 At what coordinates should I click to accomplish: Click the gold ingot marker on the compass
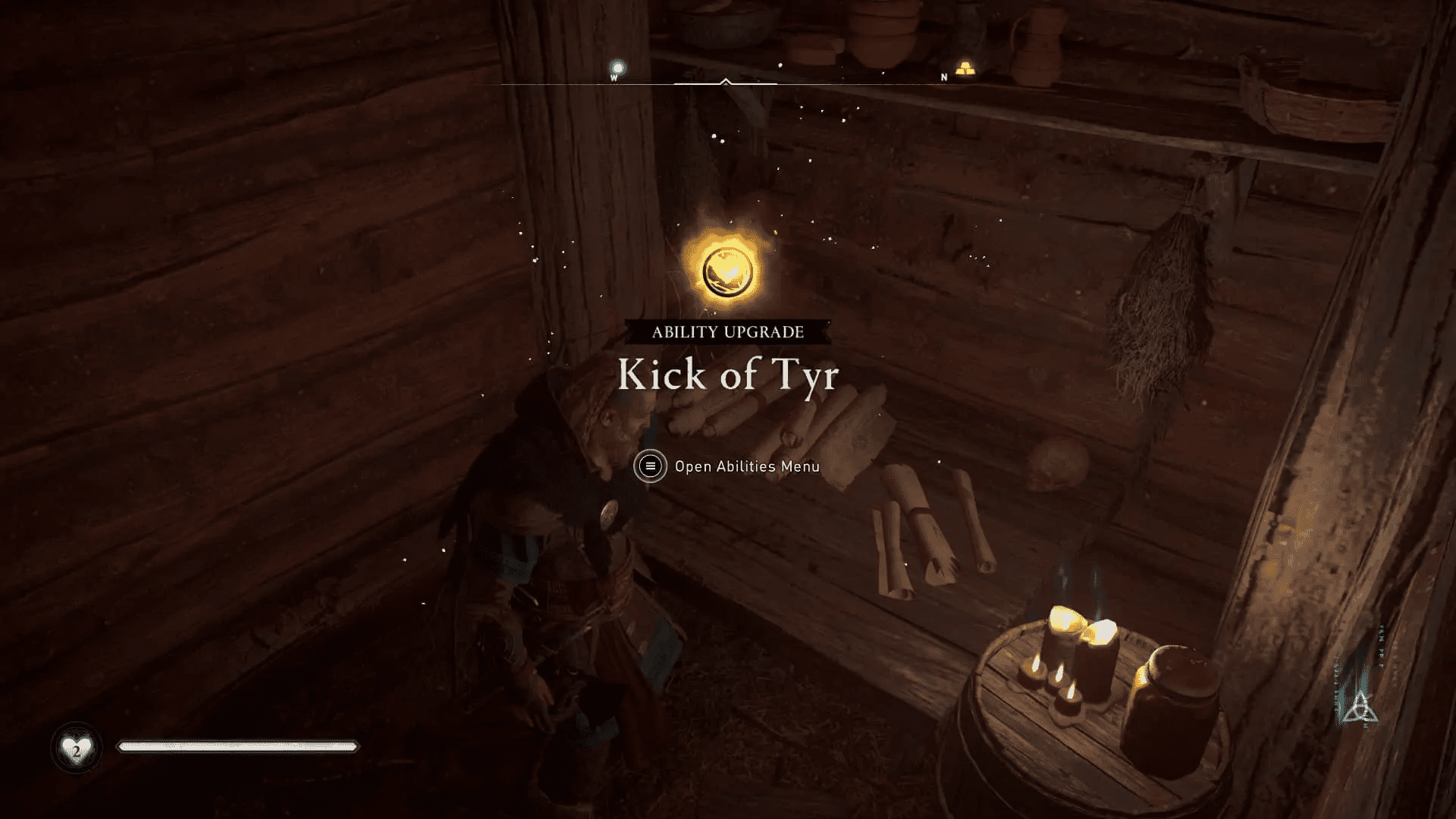tap(964, 67)
